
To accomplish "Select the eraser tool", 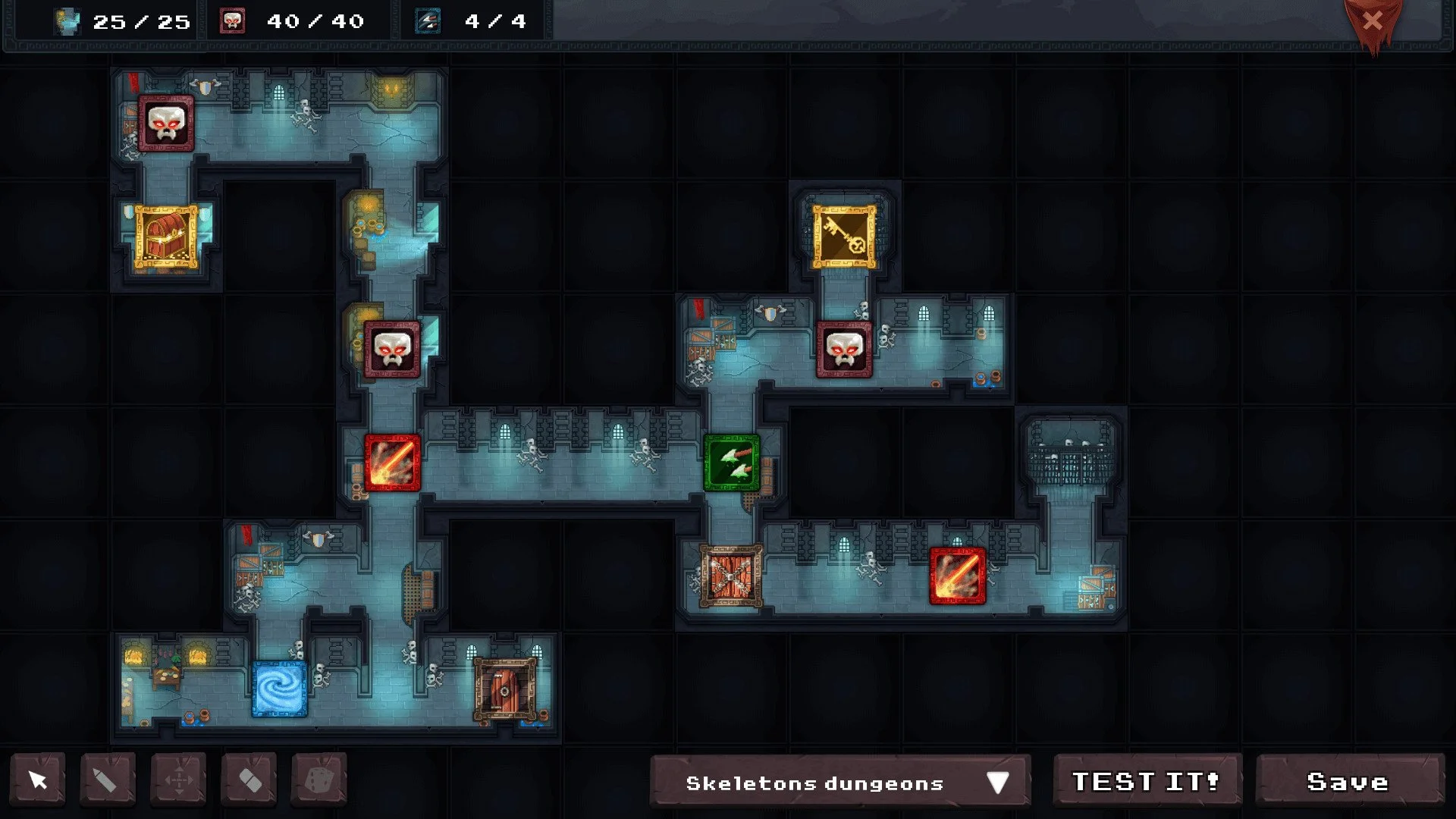I will [x=249, y=780].
